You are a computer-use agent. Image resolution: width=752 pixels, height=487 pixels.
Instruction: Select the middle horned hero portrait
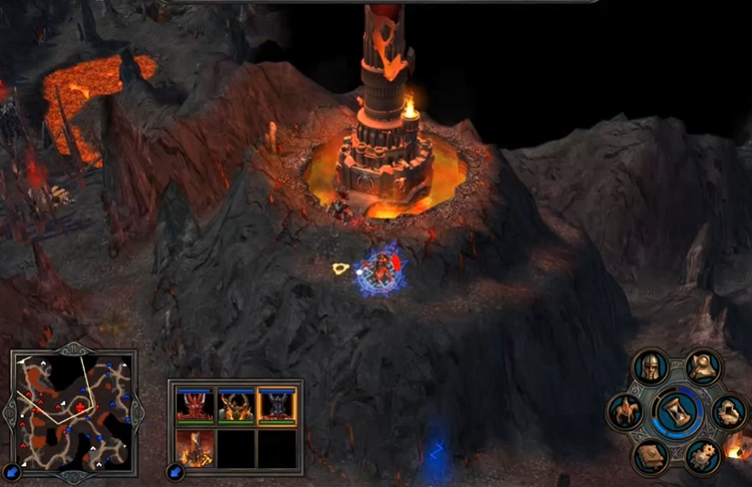pos(236,404)
